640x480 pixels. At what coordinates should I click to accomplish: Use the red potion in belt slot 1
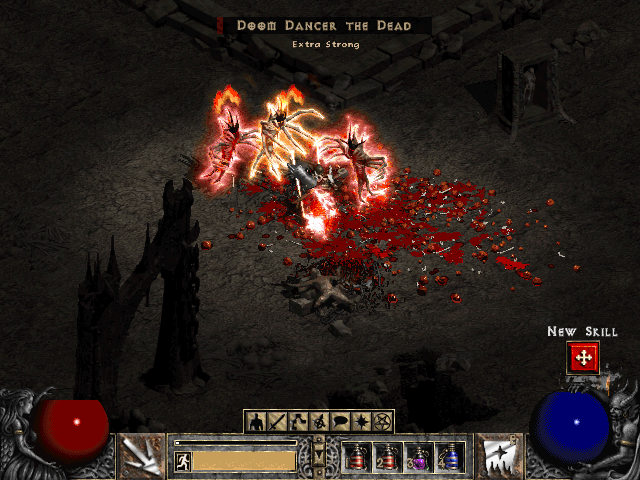[x=358, y=457]
